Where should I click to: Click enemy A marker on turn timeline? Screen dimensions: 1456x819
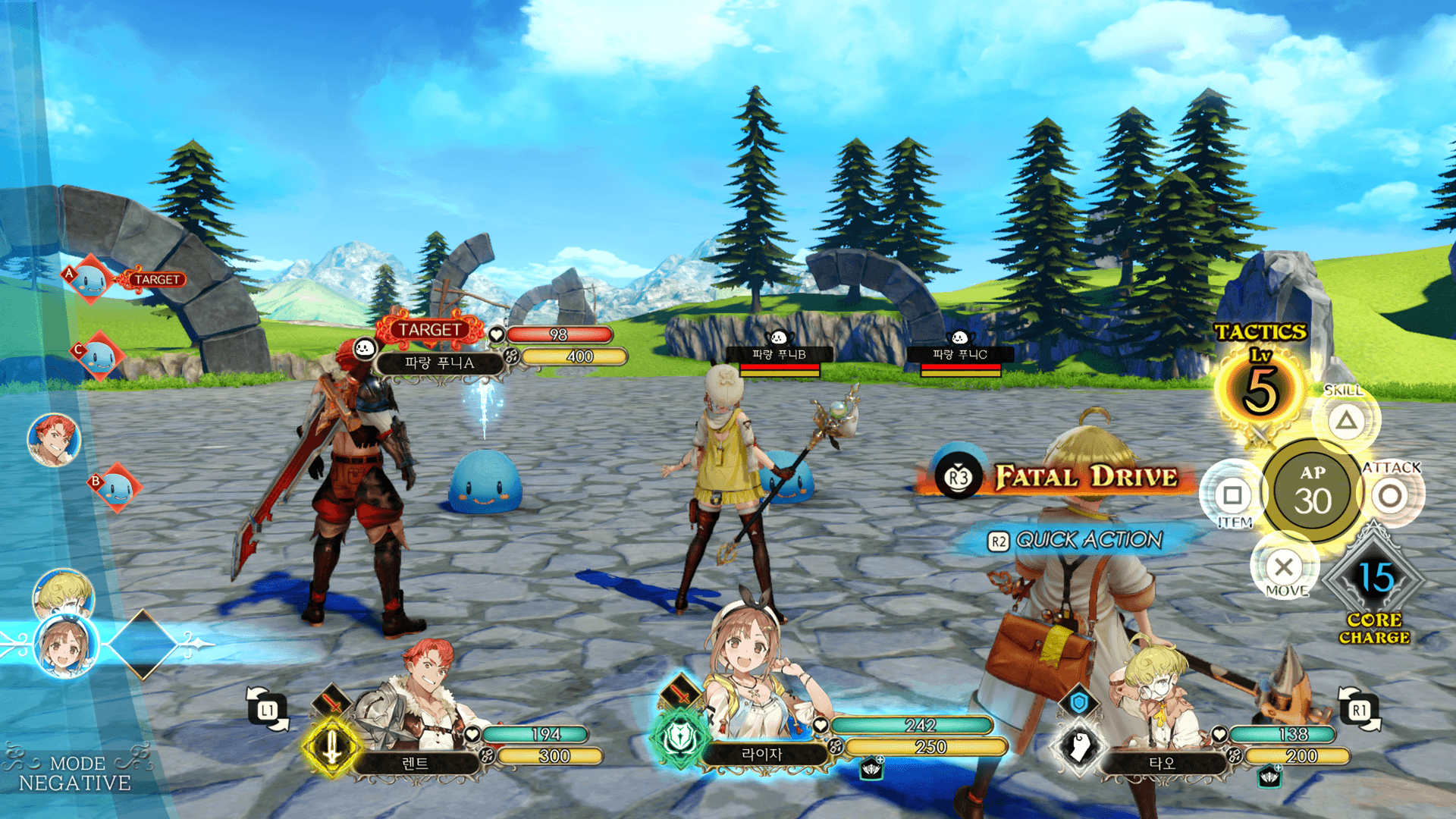[89, 280]
